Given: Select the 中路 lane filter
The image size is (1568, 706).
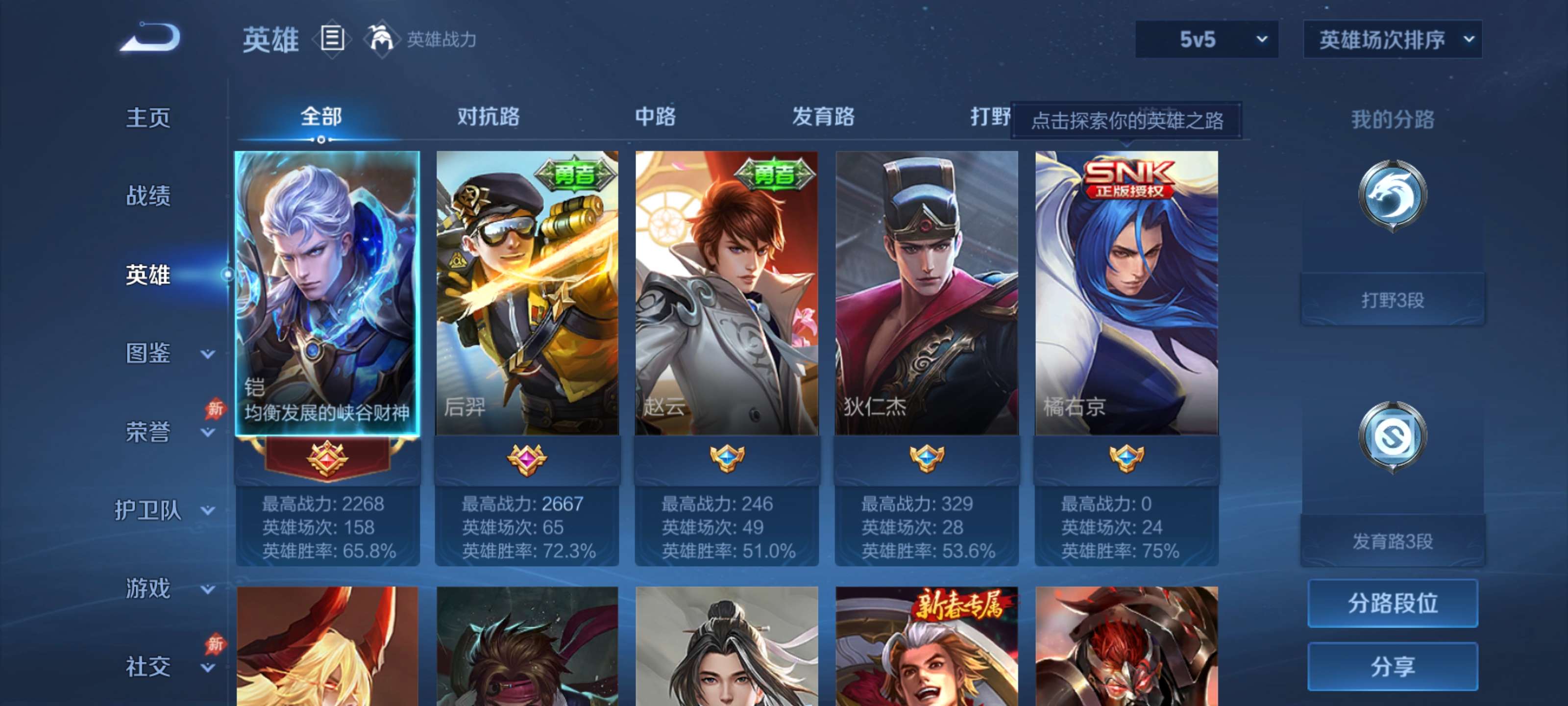Looking at the screenshot, I should pyautogui.click(x=654, y=118).
